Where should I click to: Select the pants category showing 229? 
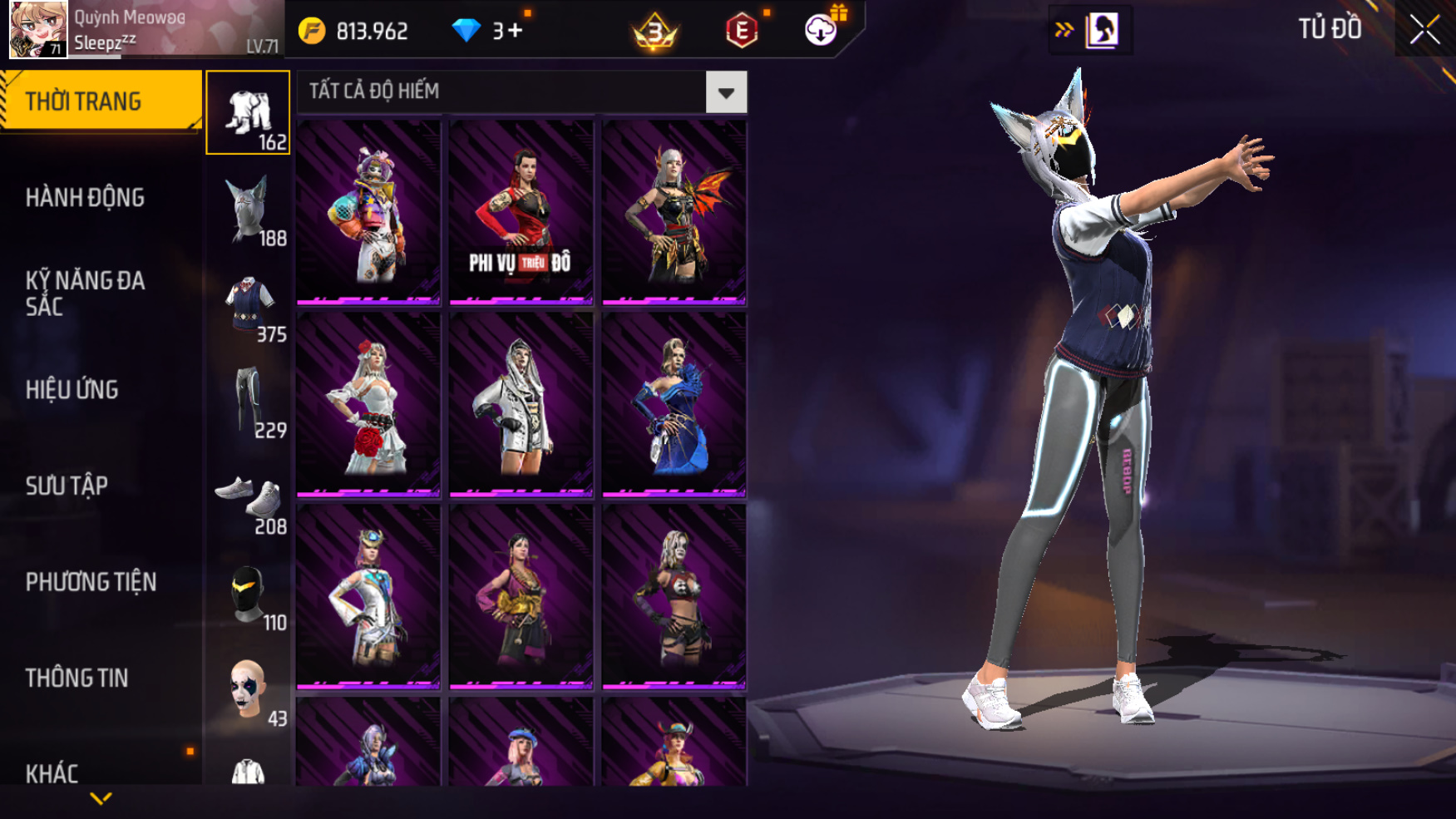point(248,402)
